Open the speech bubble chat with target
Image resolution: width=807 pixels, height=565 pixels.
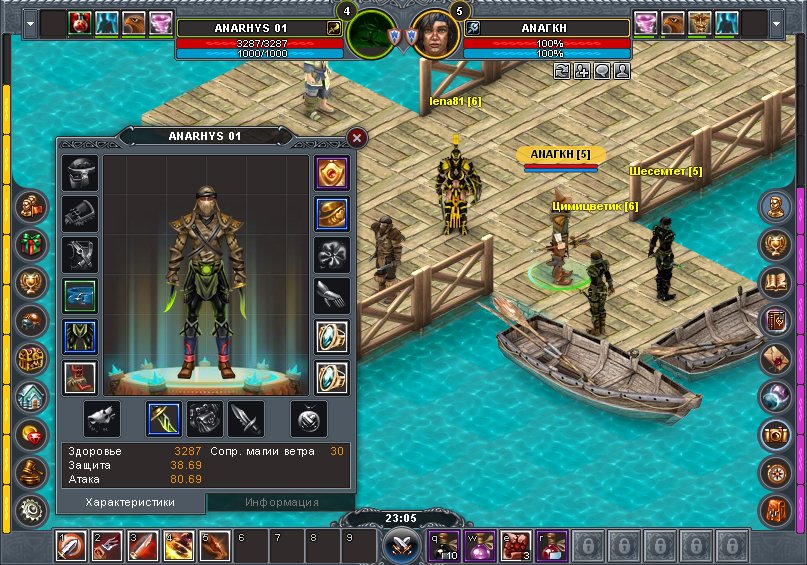(602, 71)
